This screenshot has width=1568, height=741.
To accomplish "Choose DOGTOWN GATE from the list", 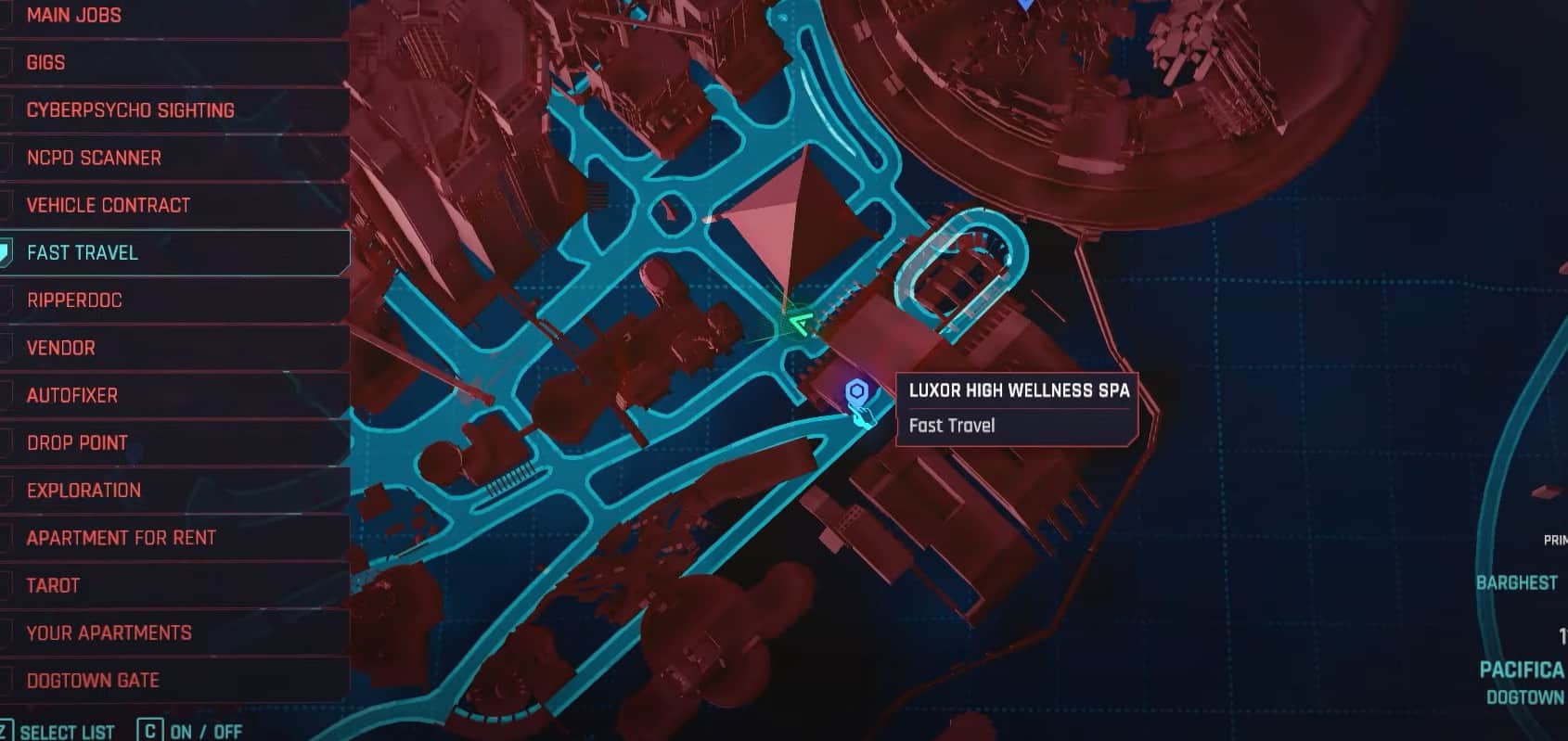I will [93, 679].
